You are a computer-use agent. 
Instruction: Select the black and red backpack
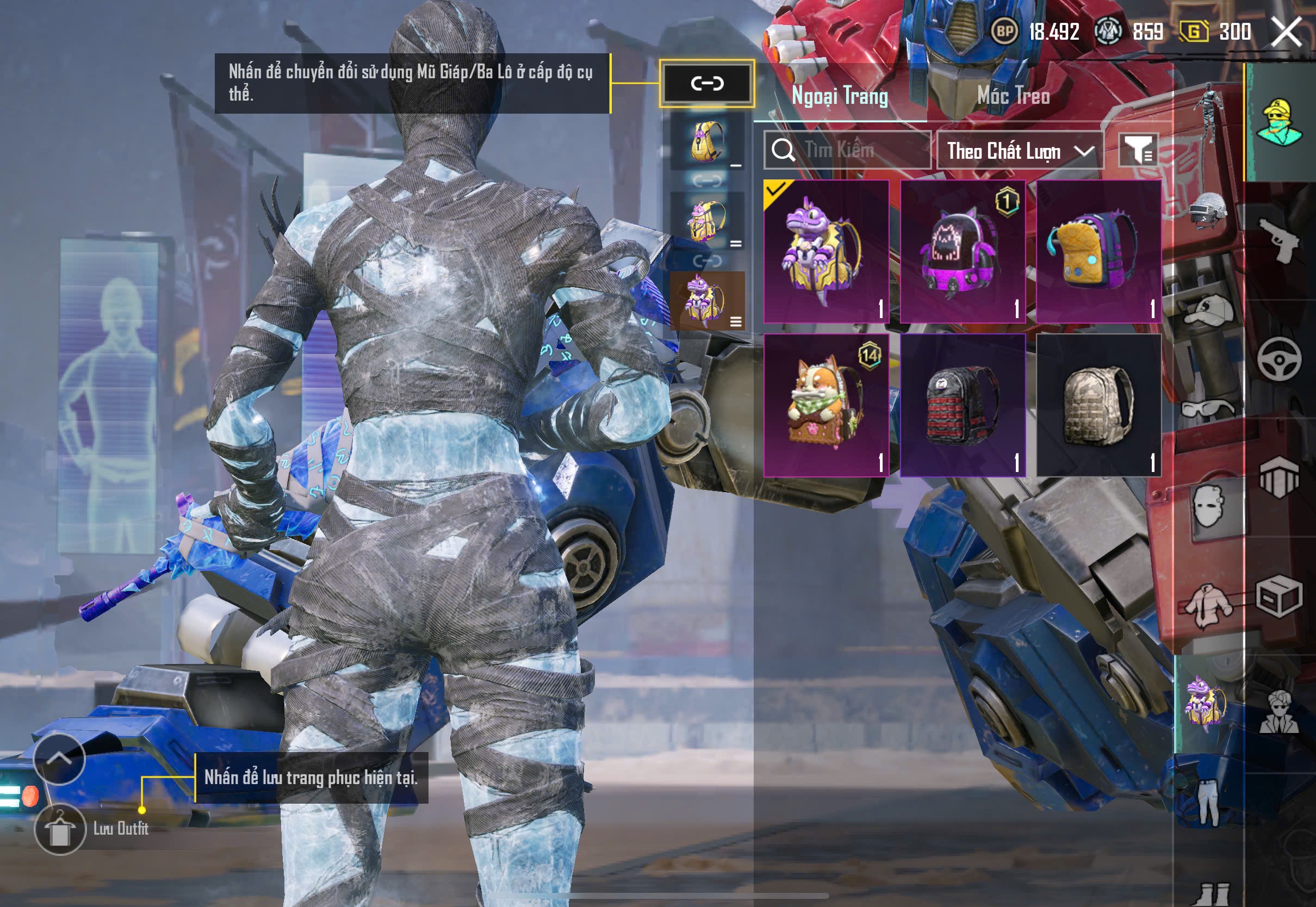click(962, 405)
